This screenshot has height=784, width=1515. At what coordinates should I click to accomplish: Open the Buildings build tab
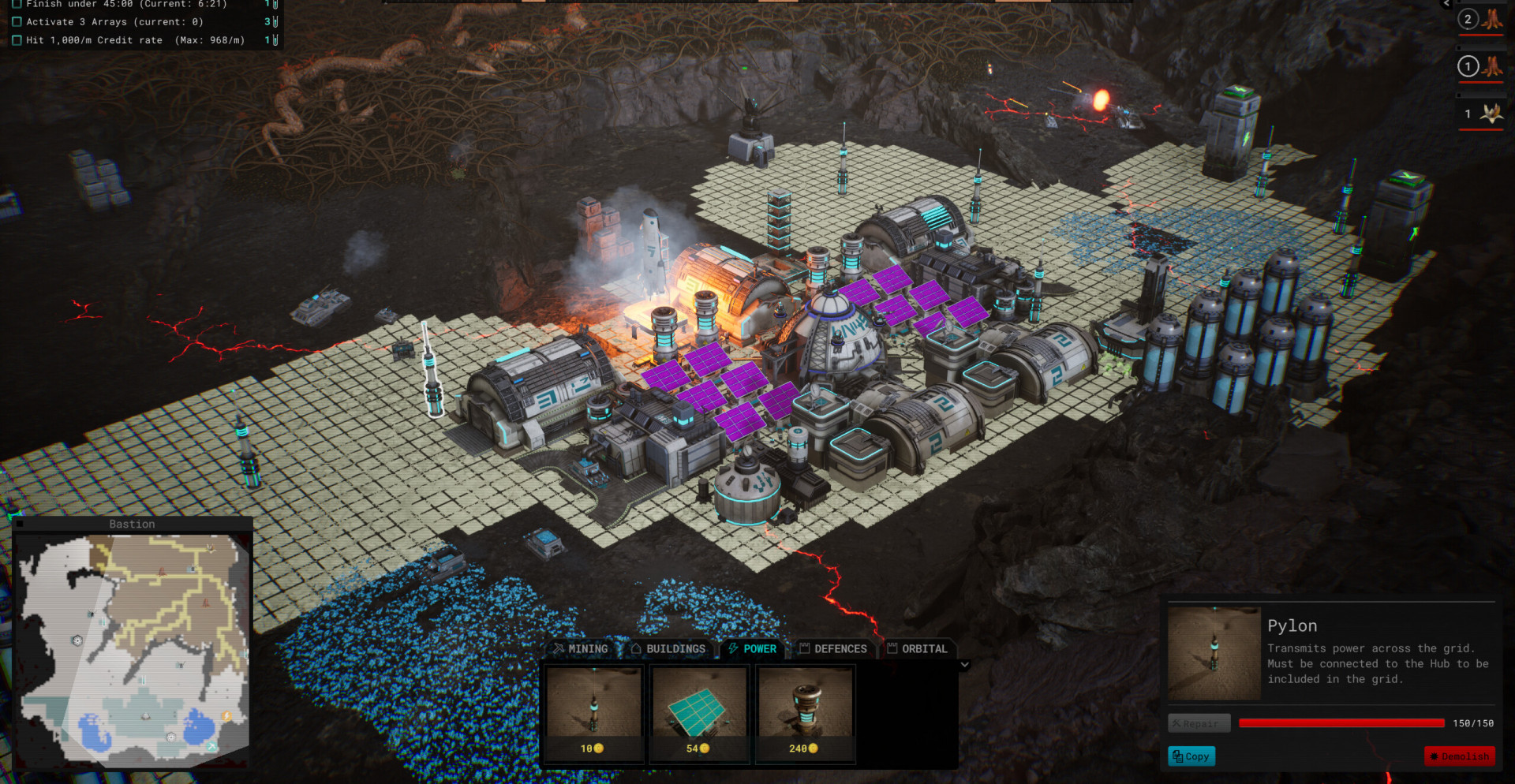(668, 649)
